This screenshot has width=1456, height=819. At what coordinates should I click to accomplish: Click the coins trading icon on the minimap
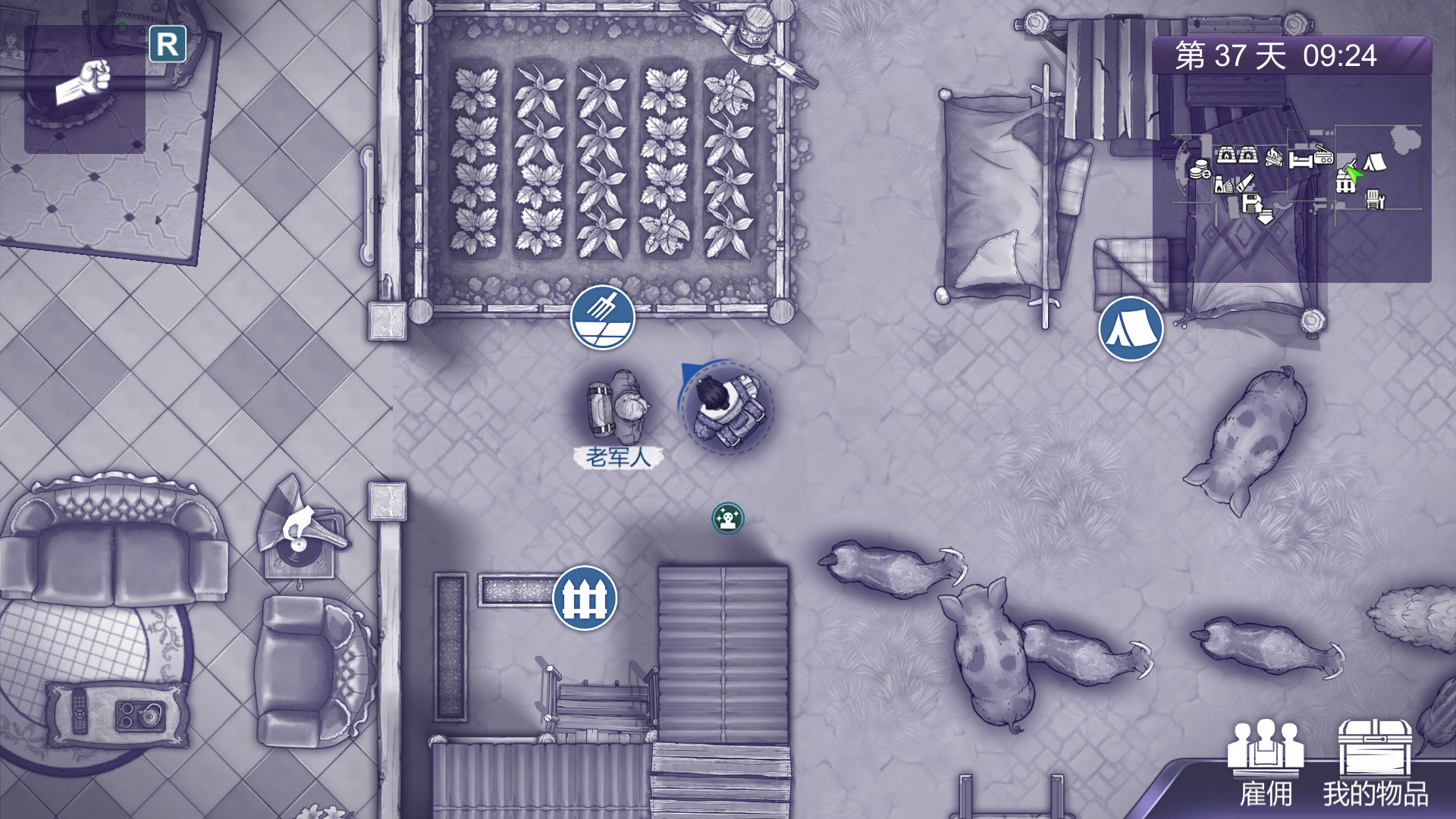[1199, 168]
